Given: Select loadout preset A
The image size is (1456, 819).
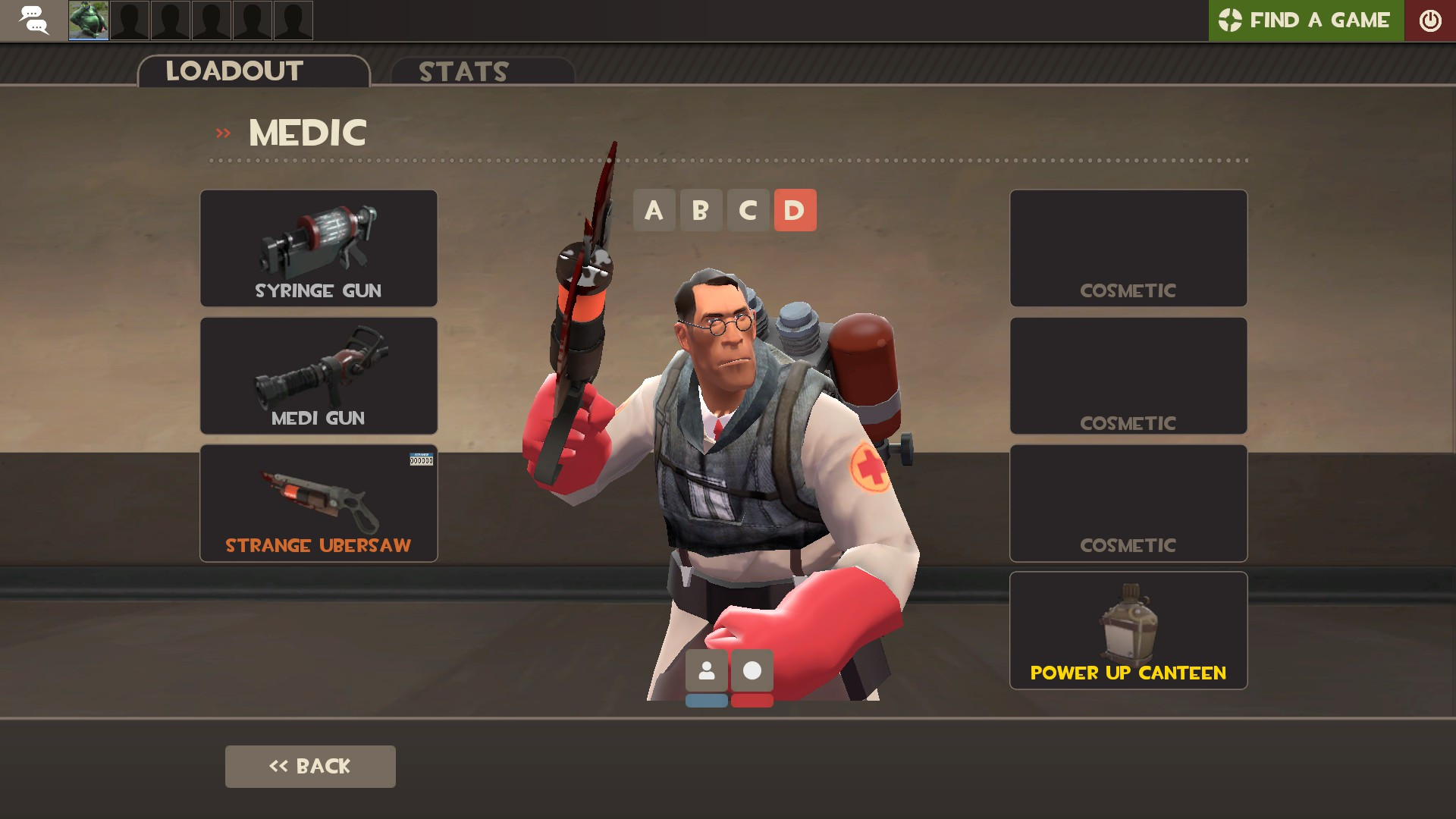Looking at the screenshot, I should coord(654,210).
